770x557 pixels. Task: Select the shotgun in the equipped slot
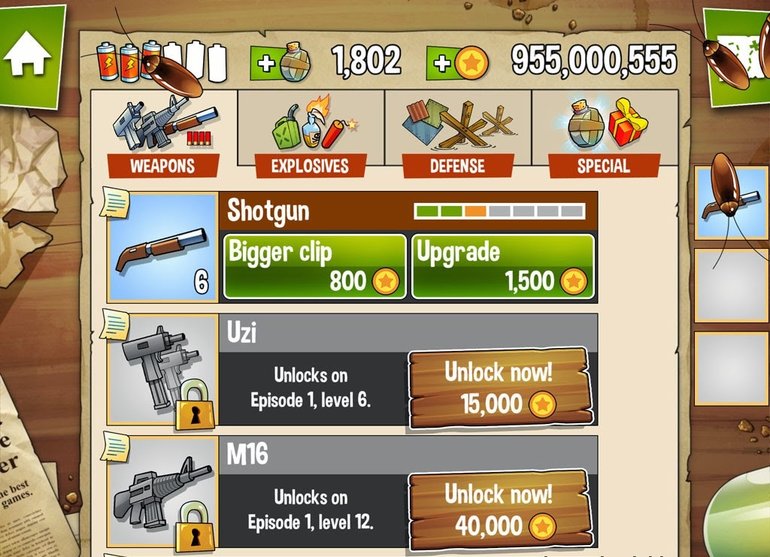tap(731, 202)
